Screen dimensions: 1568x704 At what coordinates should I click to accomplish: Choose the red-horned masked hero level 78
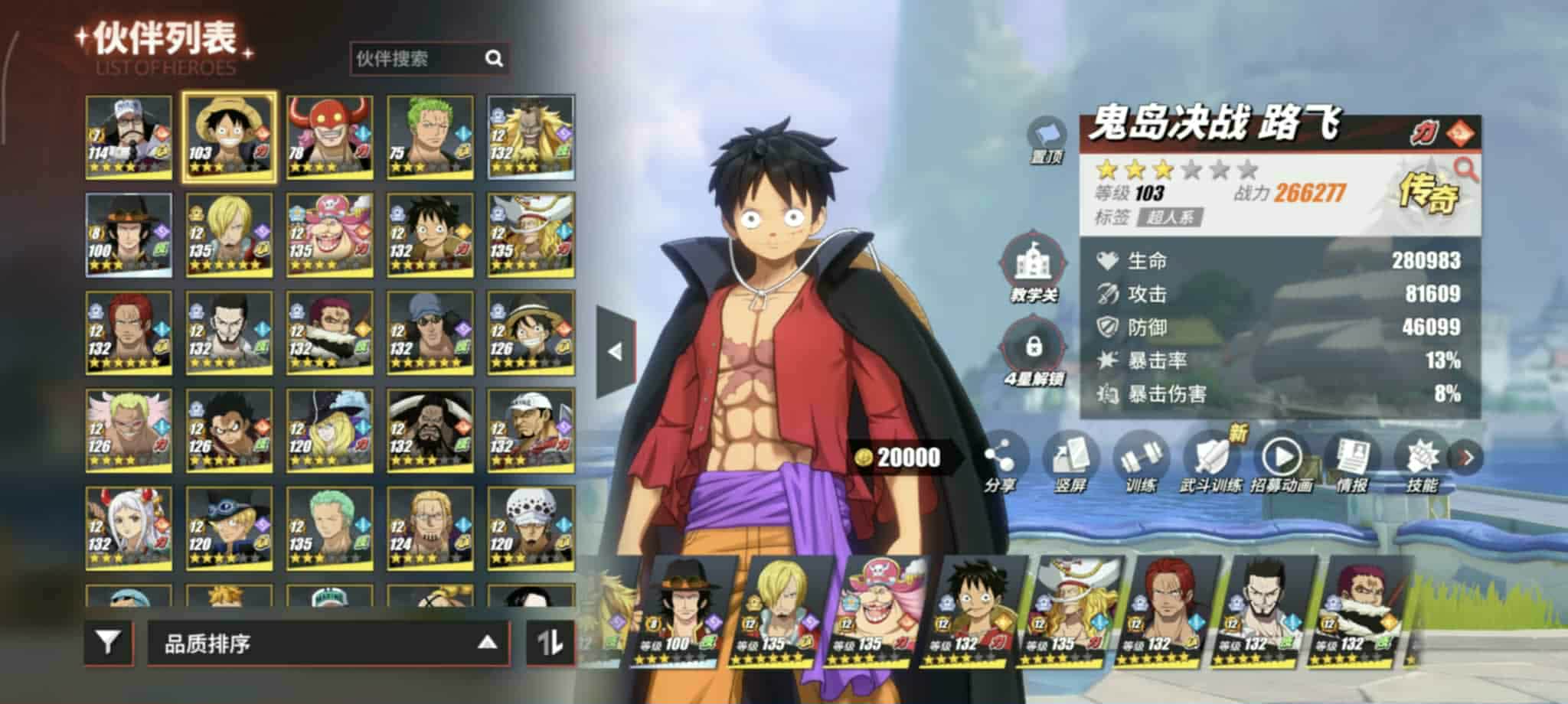point(330,137)
